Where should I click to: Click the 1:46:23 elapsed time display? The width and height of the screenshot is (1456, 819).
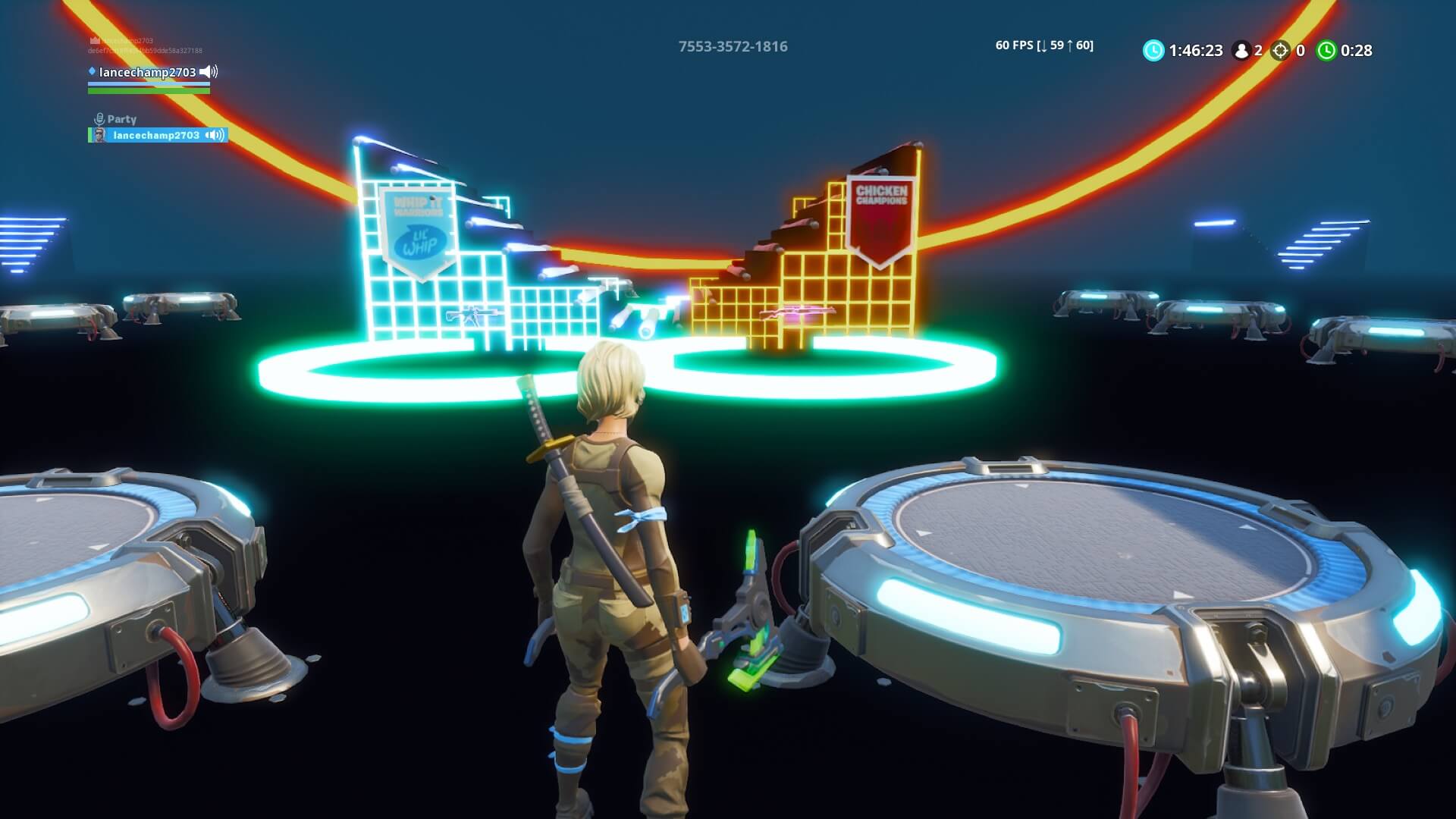[x=1196, y=50]
